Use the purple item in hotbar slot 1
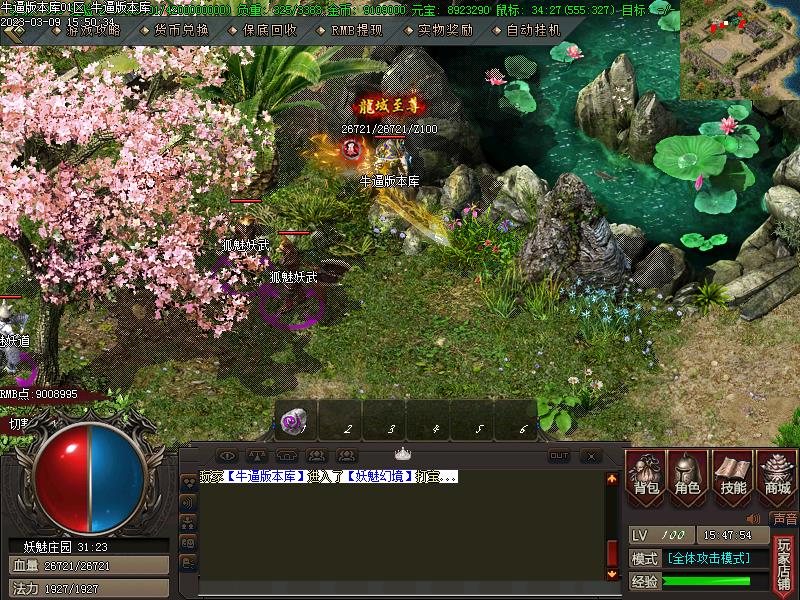 pyautogui.click(x=295, y=421)
